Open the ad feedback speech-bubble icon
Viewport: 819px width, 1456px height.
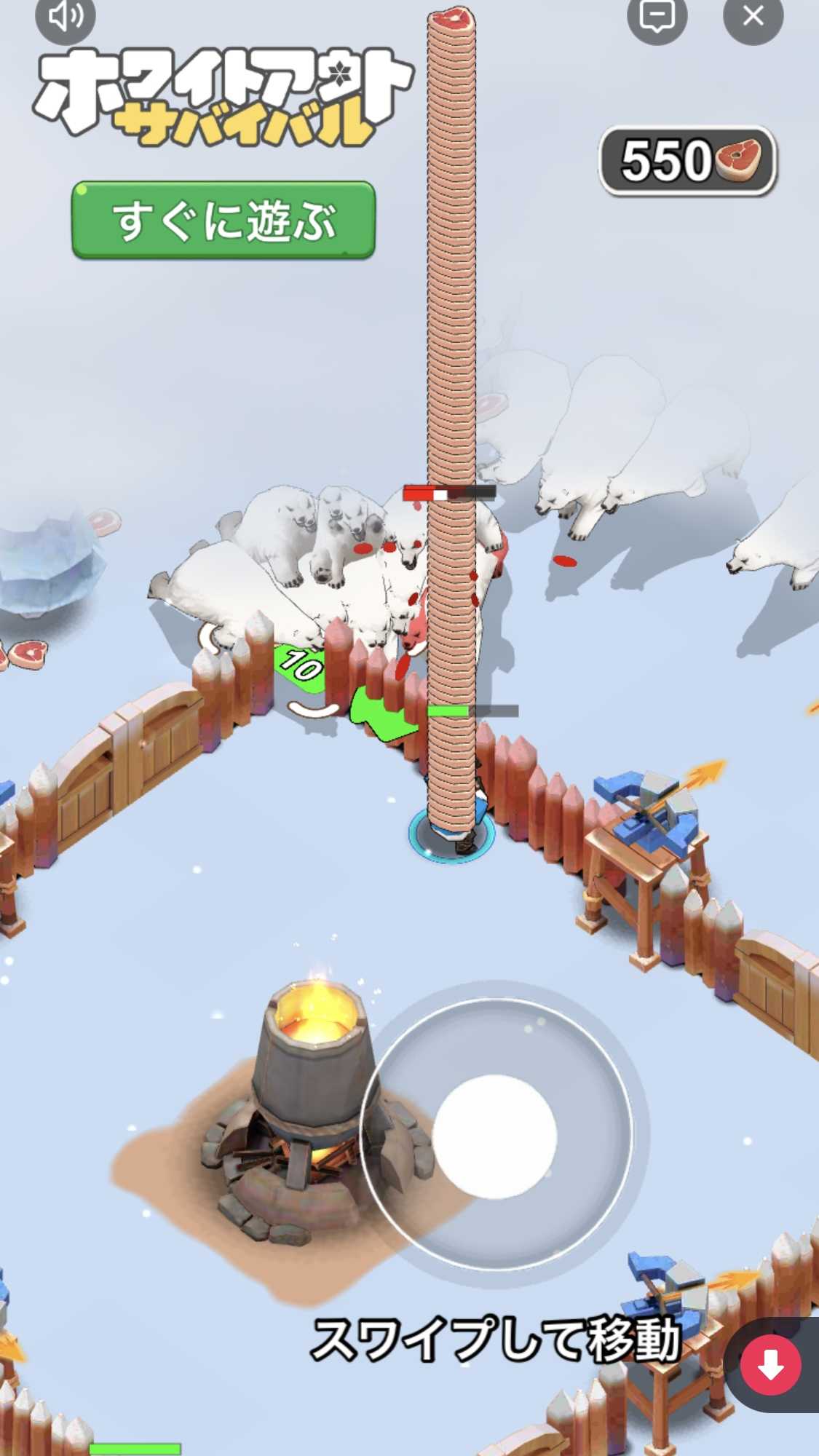click(657, 16)
